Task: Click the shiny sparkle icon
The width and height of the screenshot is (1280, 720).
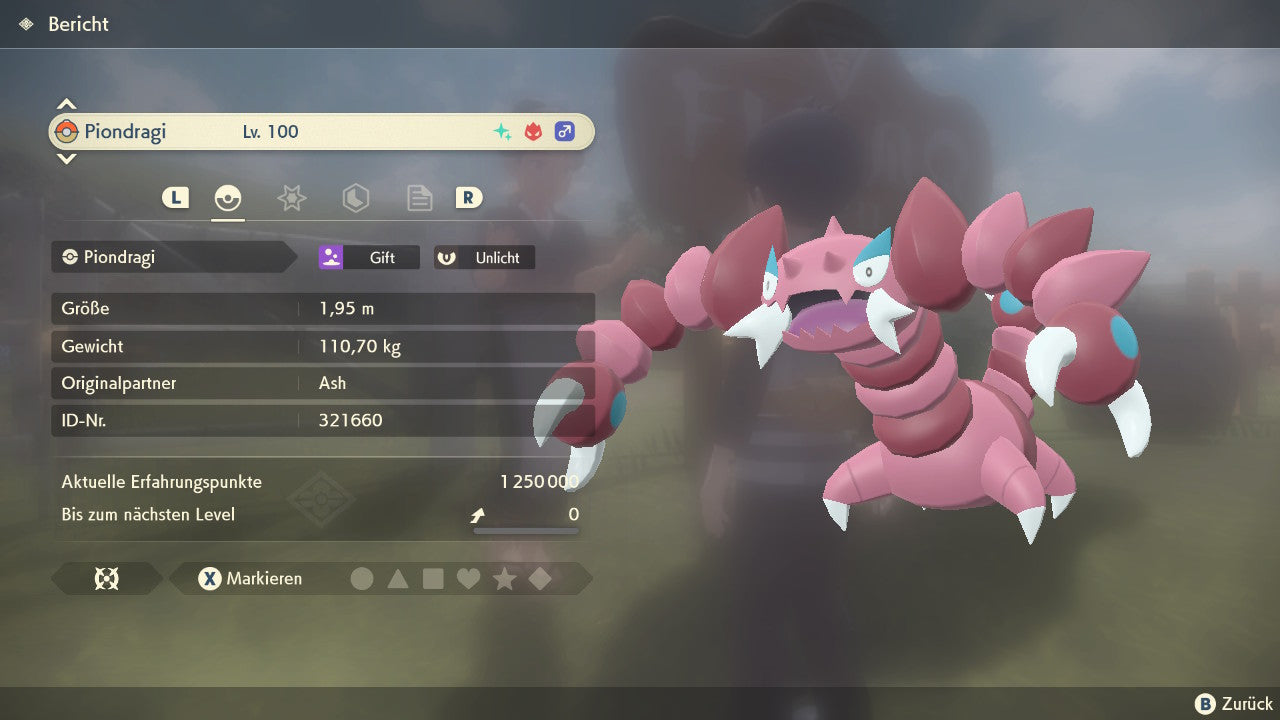Action: click(x=503, y=132)
